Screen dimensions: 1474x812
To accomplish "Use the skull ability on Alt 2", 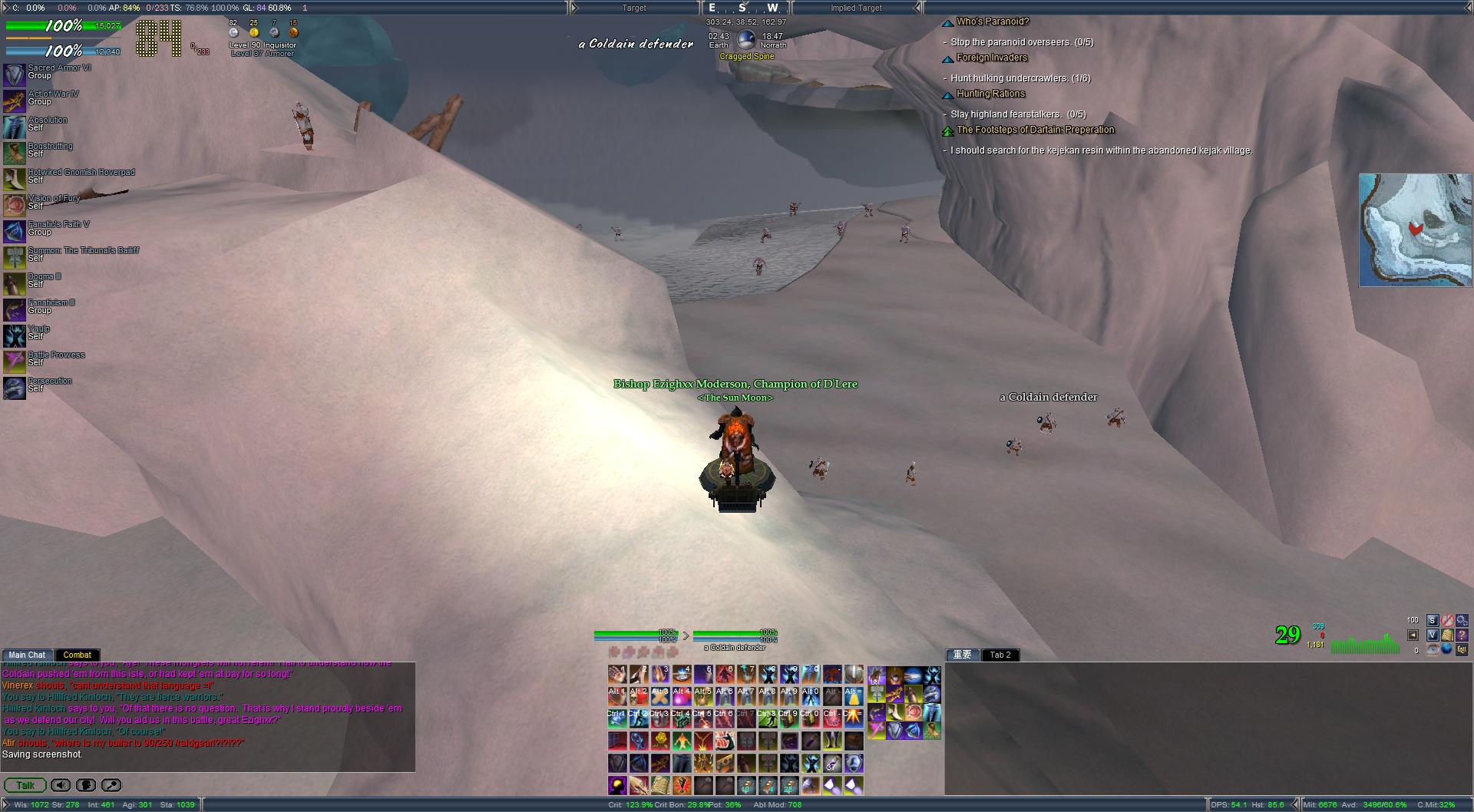I will 639,697.
